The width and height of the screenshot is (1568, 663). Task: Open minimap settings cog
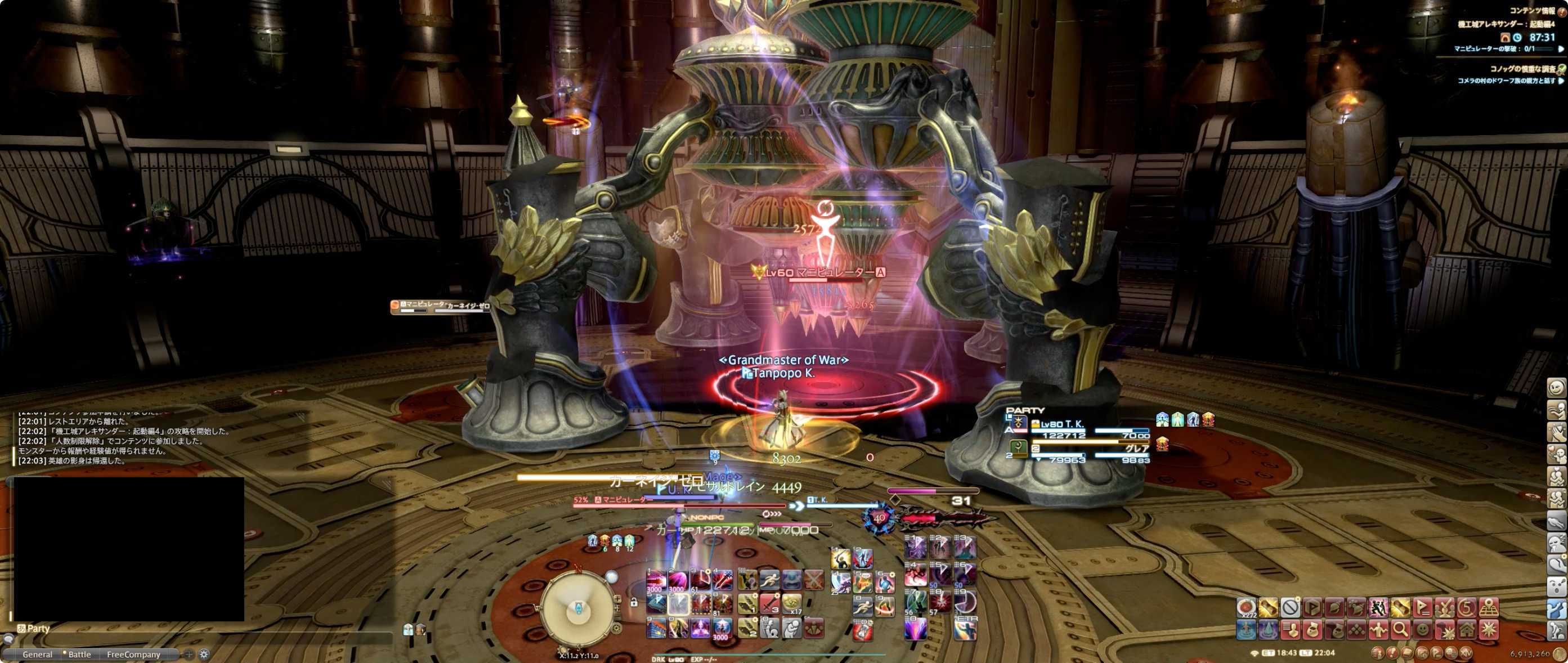(617, 628)
